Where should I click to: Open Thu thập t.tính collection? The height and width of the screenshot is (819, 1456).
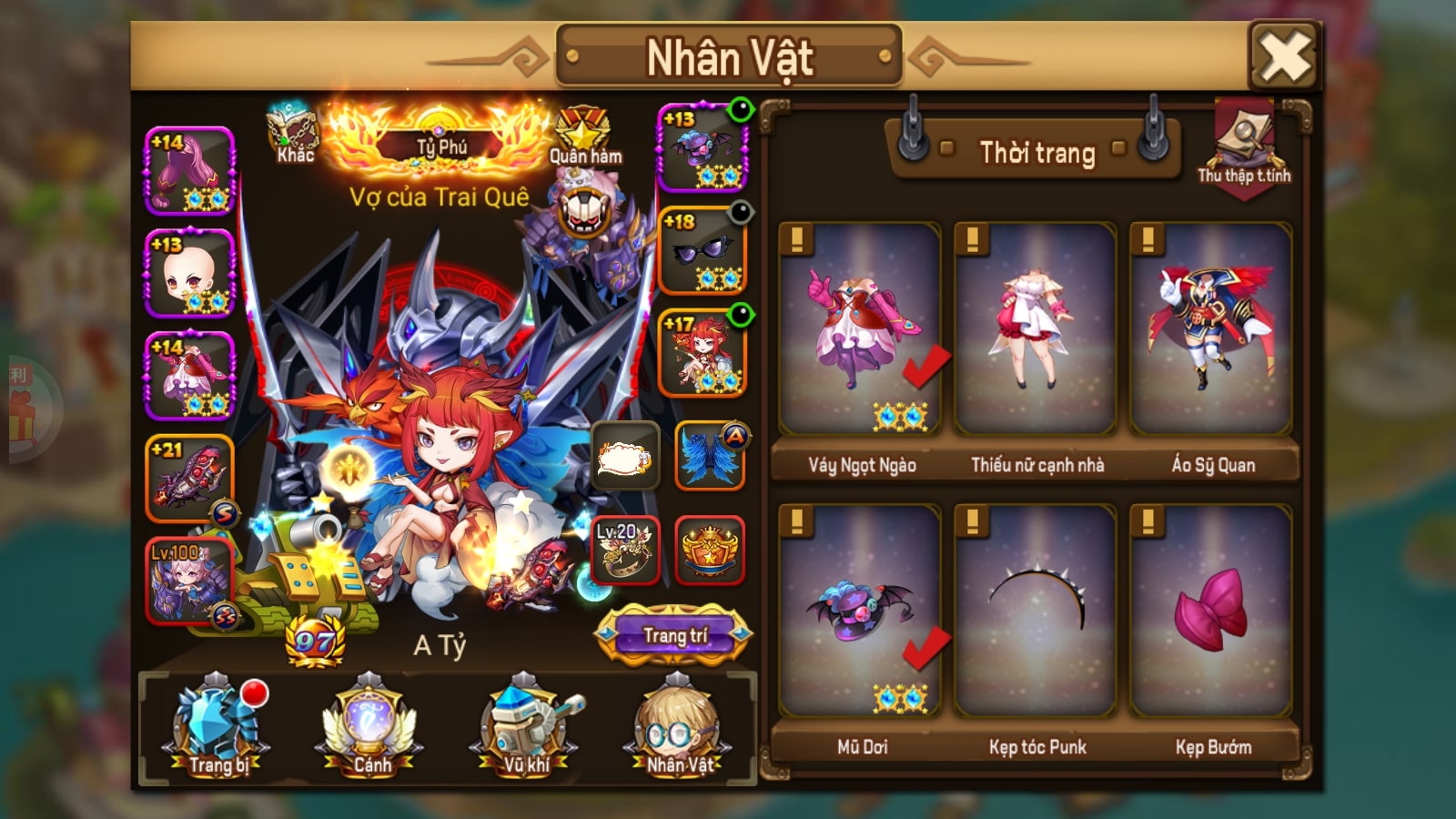(x=1243, y=146)
